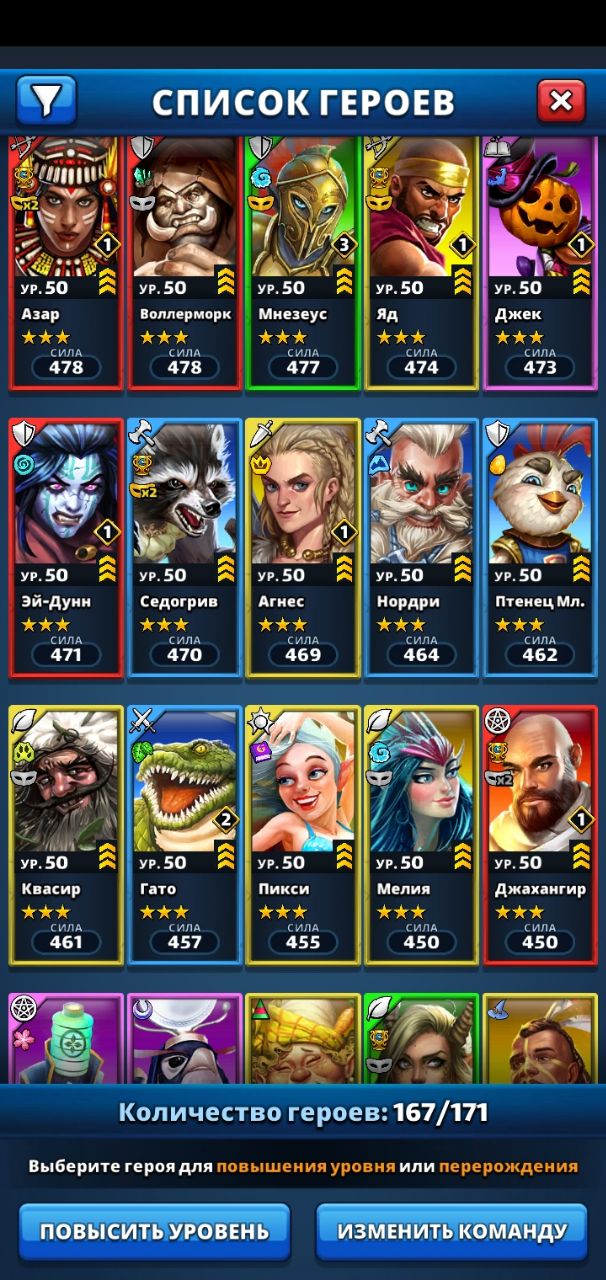Image resolution: width=606 pixels, height=1280 pixels.
Task: Select the Яд hero card
Action: click(420, 262)
